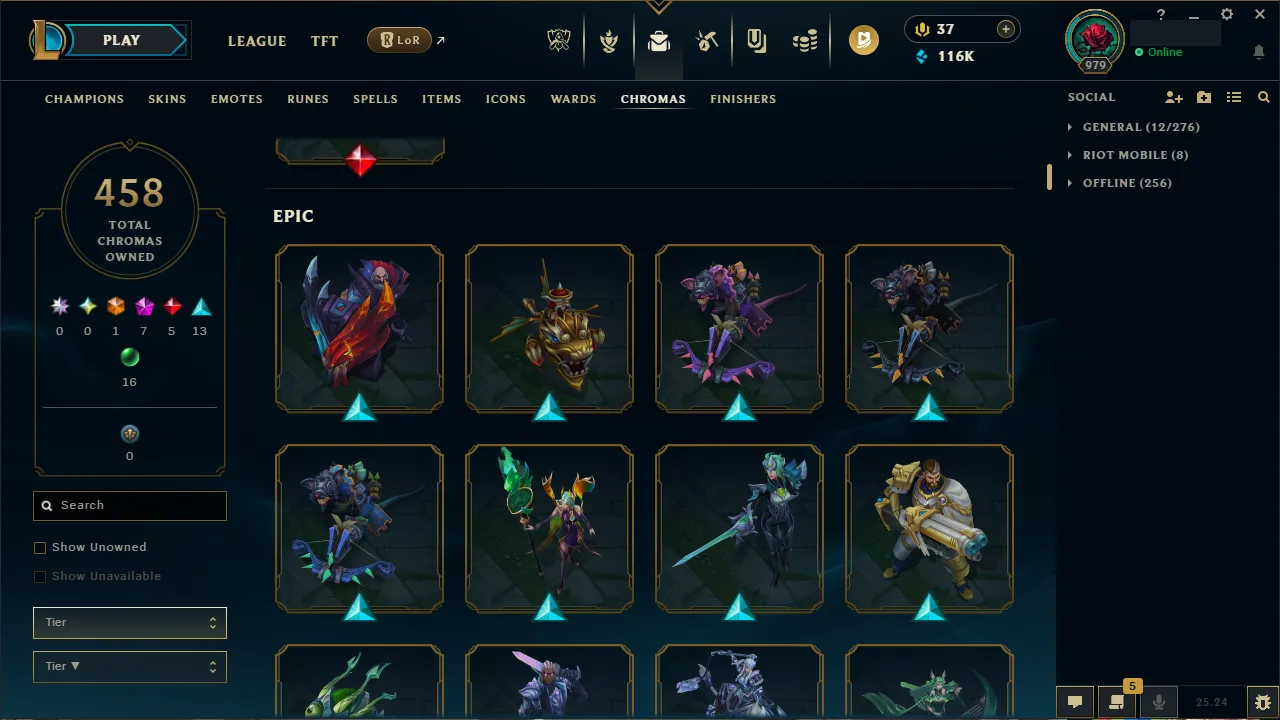The width and height of the screenshot is (1280, 720).
Task: Open the TFT rewards orb icon near RP
Action: (864, 41)
